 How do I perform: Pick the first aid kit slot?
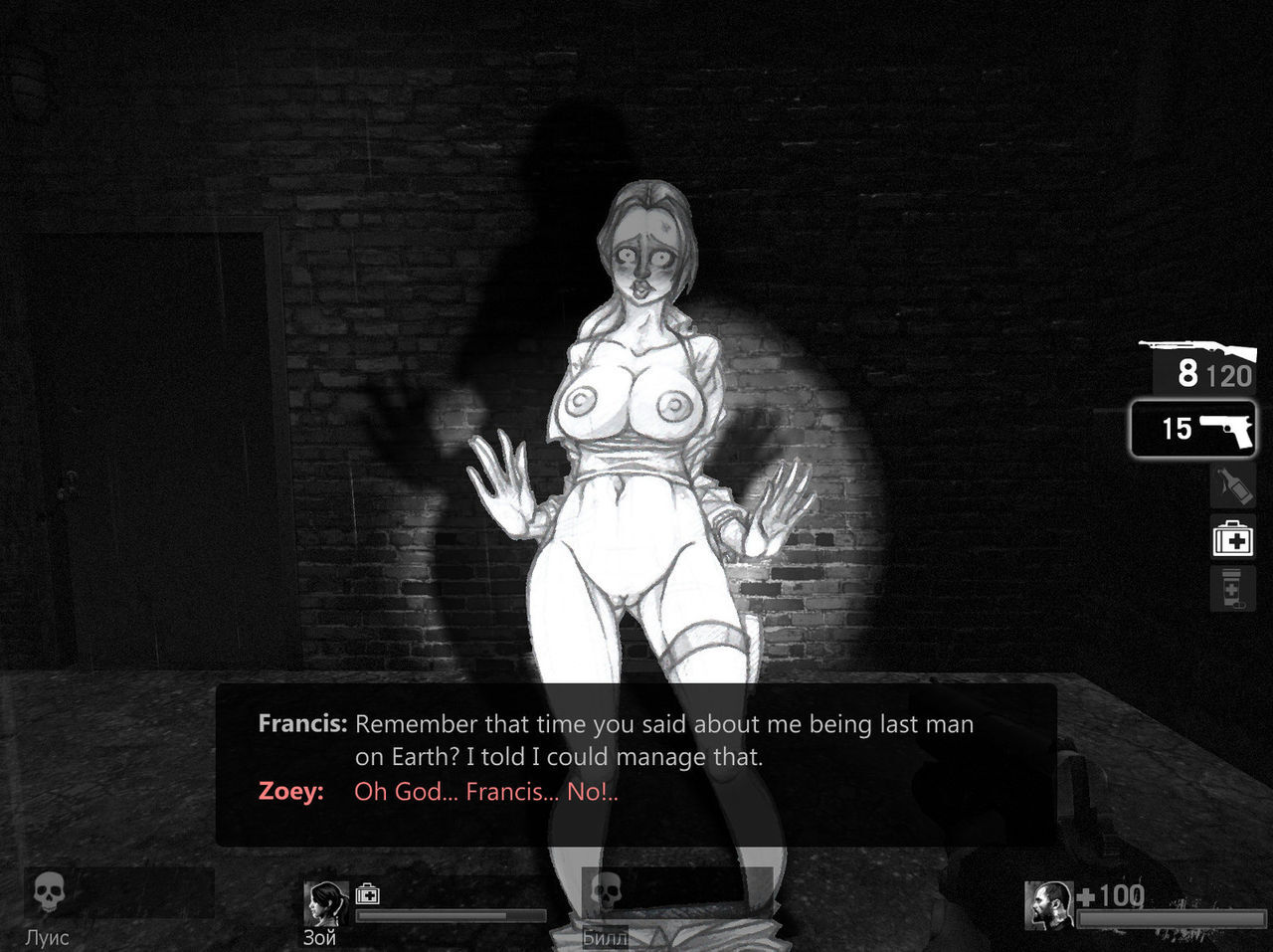[x=1233, y=539]
